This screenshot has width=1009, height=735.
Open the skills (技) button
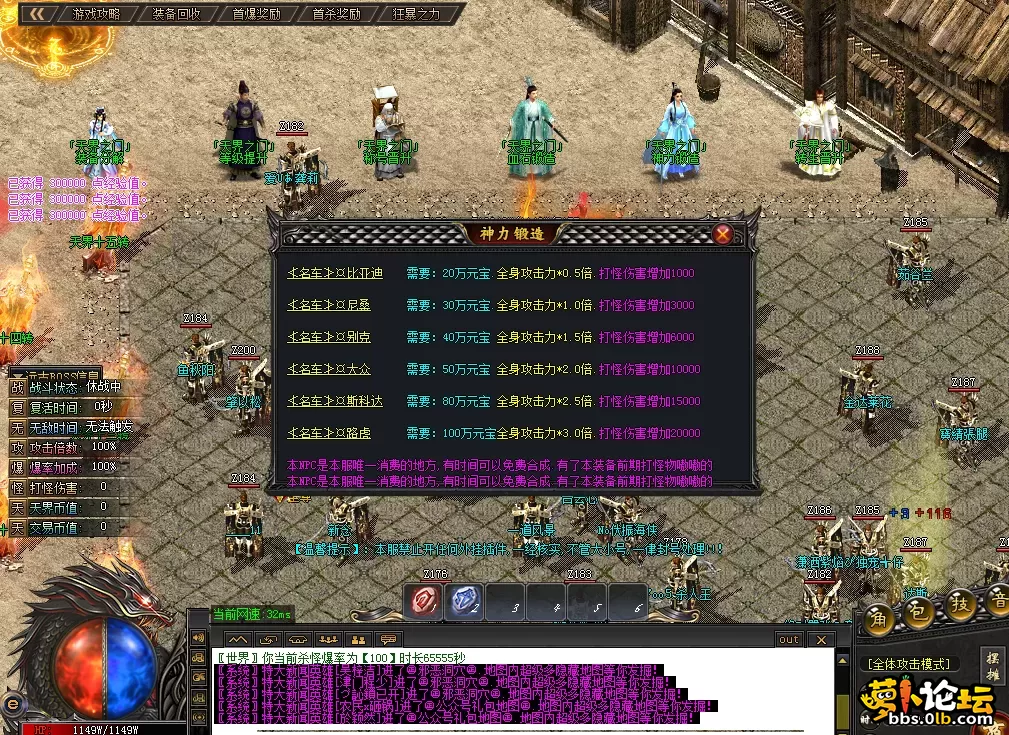tap(961, 605)
